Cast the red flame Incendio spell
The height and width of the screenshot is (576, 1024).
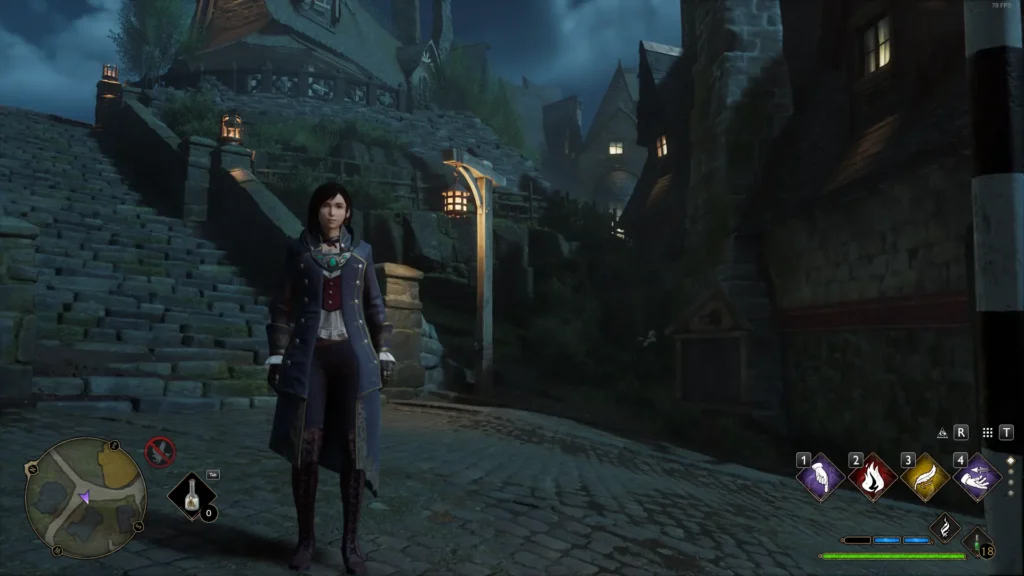873,477
